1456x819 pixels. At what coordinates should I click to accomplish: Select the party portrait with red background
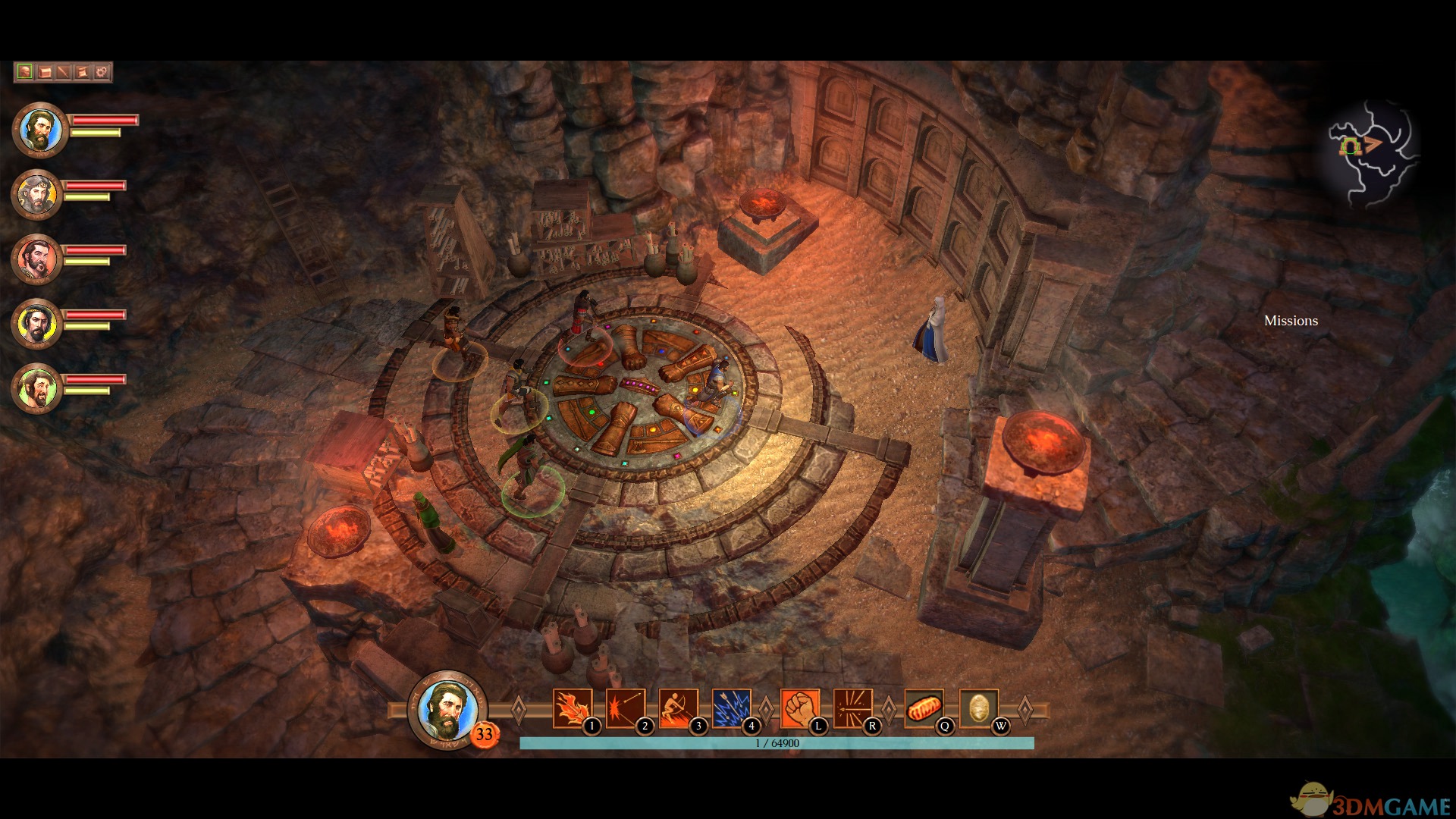tap(36, 259)
